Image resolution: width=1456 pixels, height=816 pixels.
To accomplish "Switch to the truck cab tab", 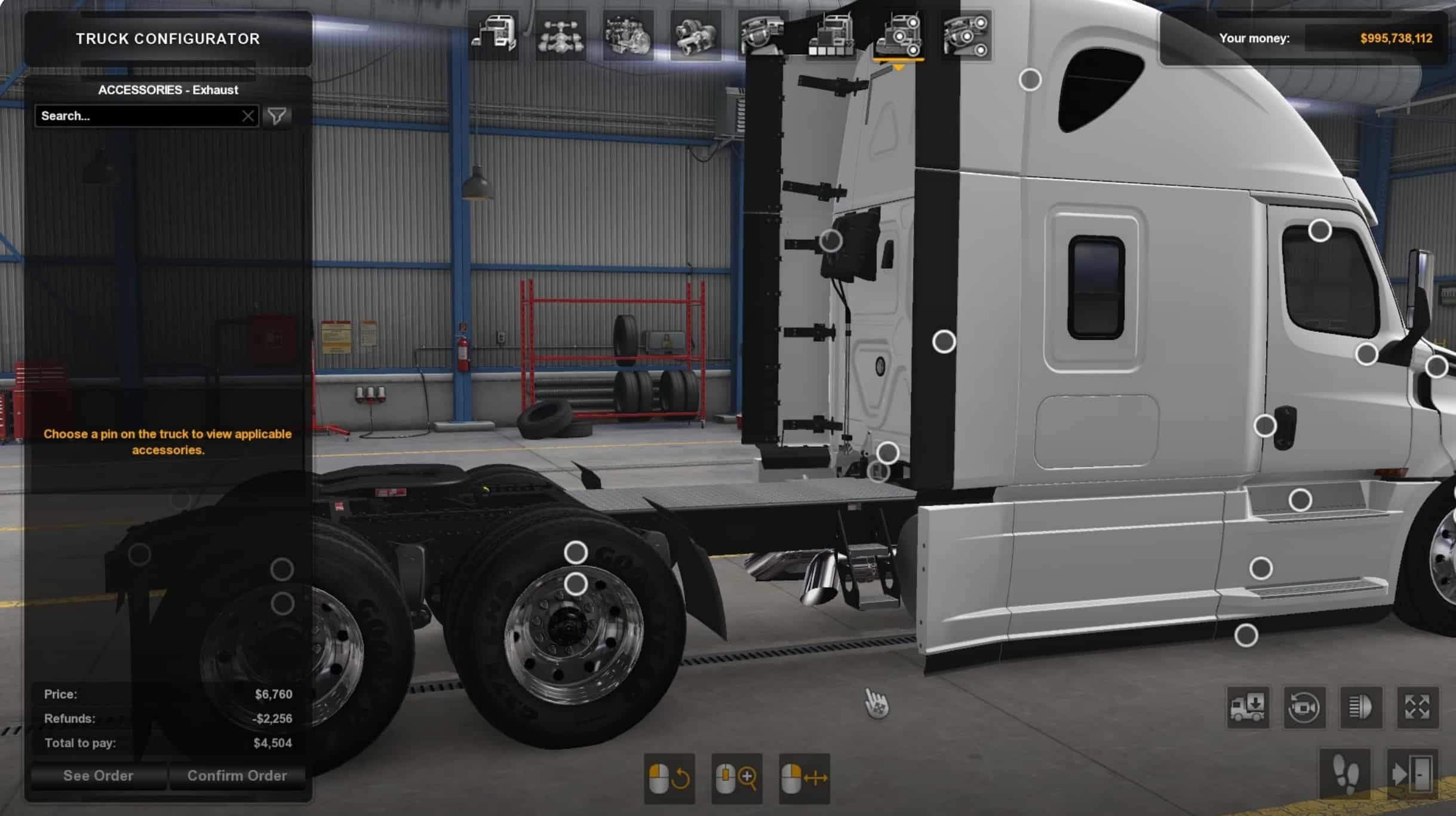I will [493, 35].
